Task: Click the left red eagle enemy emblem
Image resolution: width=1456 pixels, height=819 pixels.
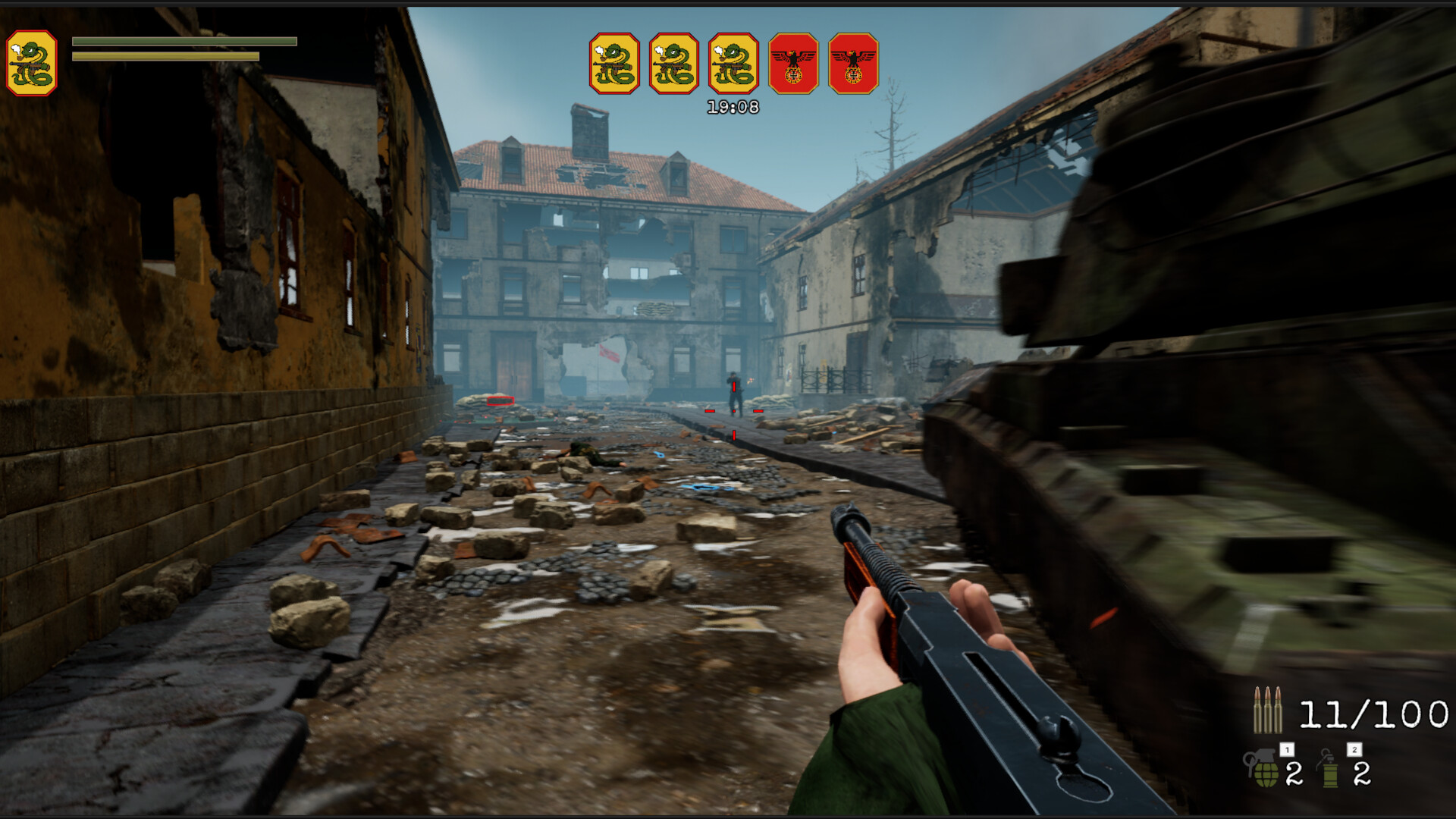Action: (x=790, y=64)
